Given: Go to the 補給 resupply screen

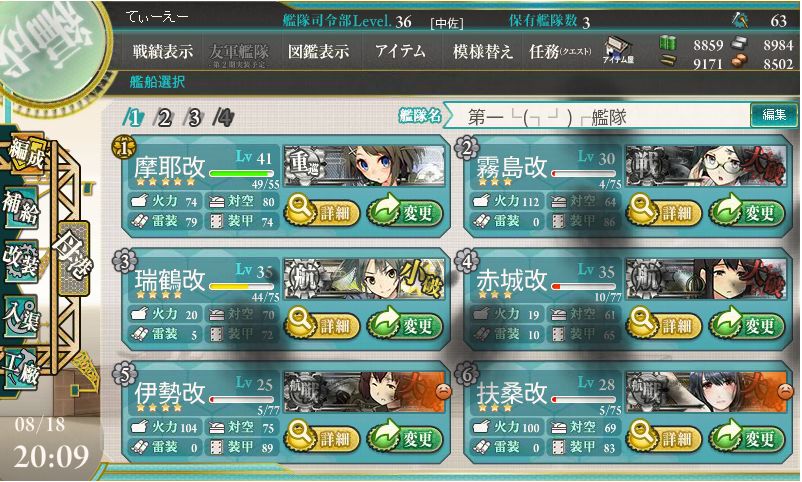Looking at the screenshot, I should pos(20,203).
